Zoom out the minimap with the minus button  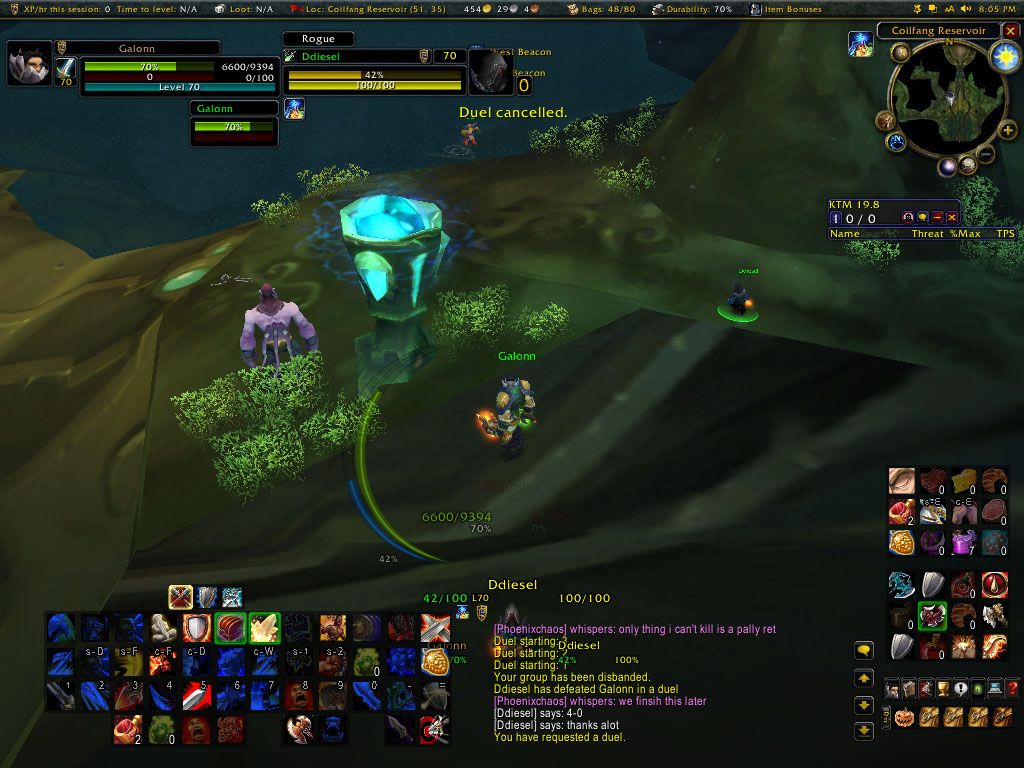(985, 155)
